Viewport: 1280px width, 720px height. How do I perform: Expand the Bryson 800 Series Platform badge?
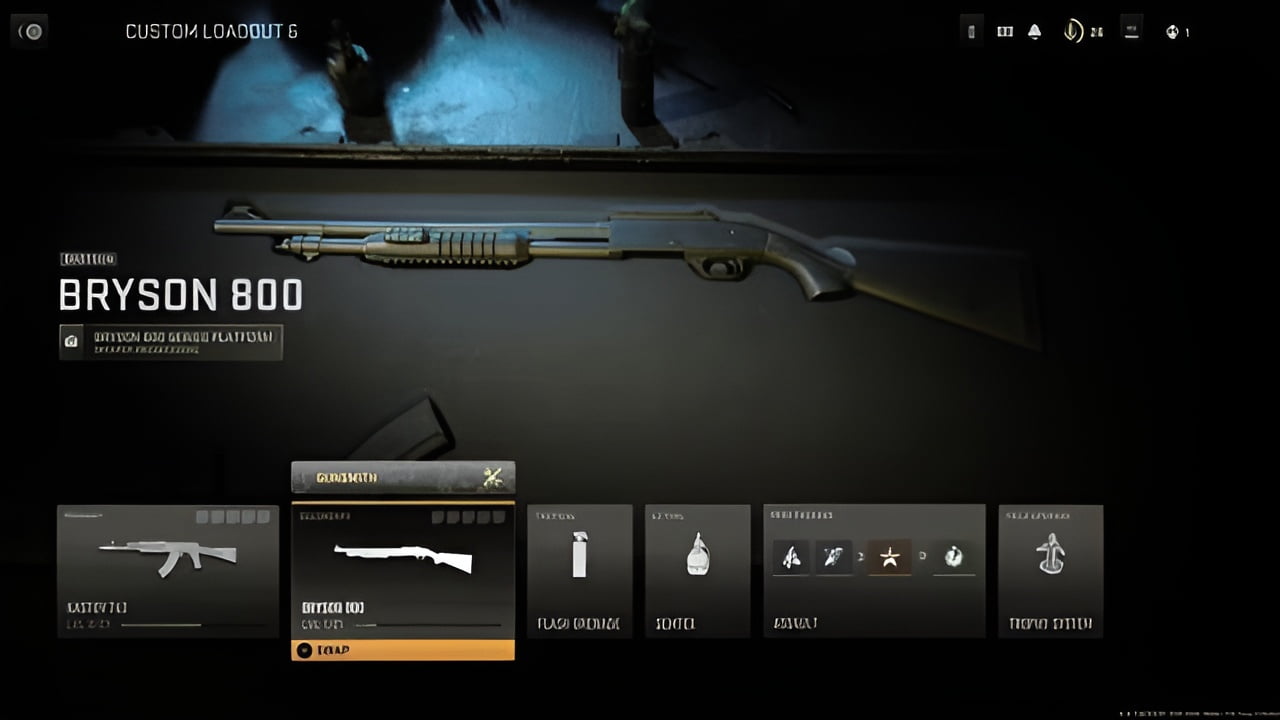[171, 342]
